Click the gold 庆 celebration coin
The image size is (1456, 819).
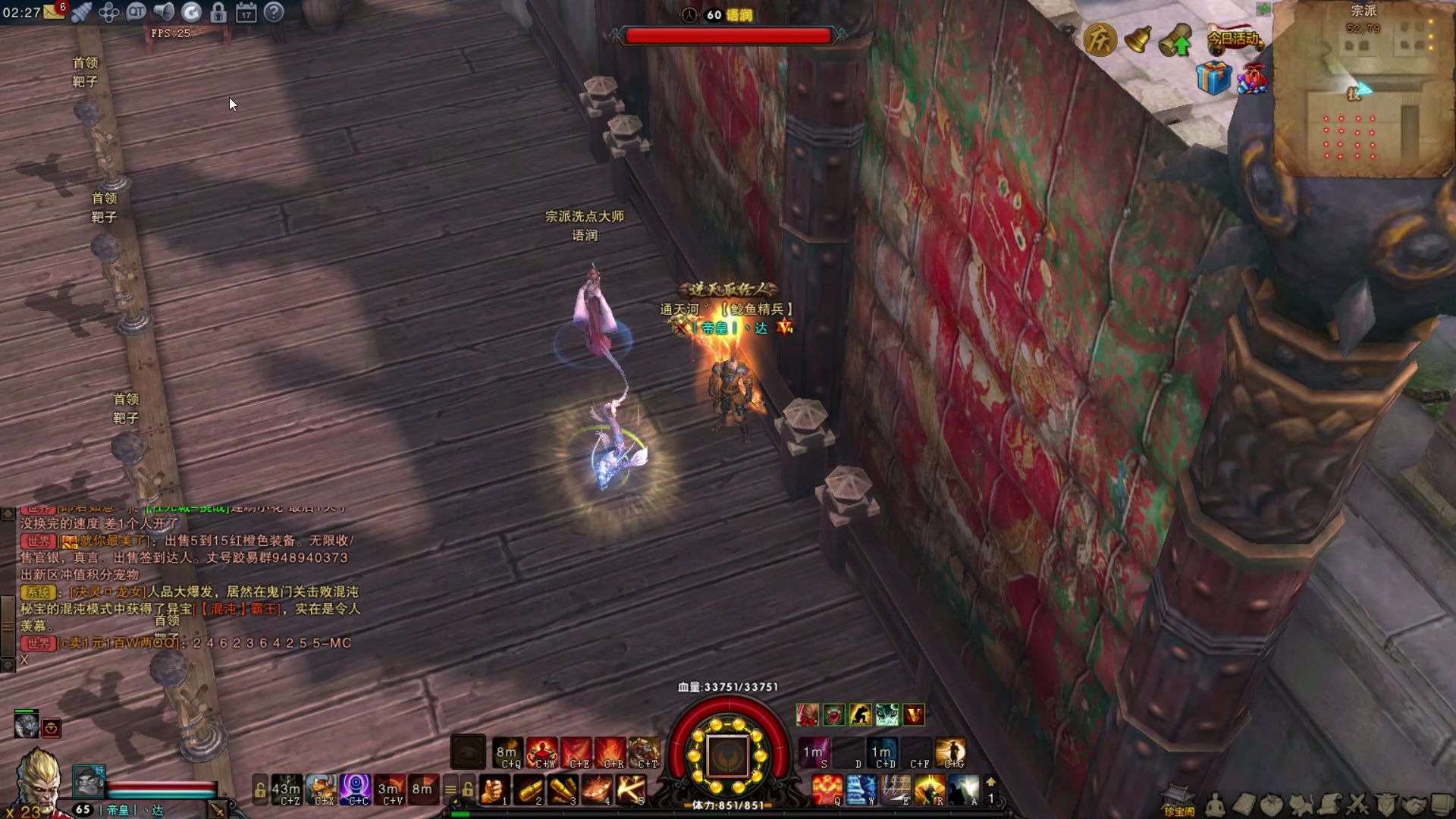coord(1100,39)
